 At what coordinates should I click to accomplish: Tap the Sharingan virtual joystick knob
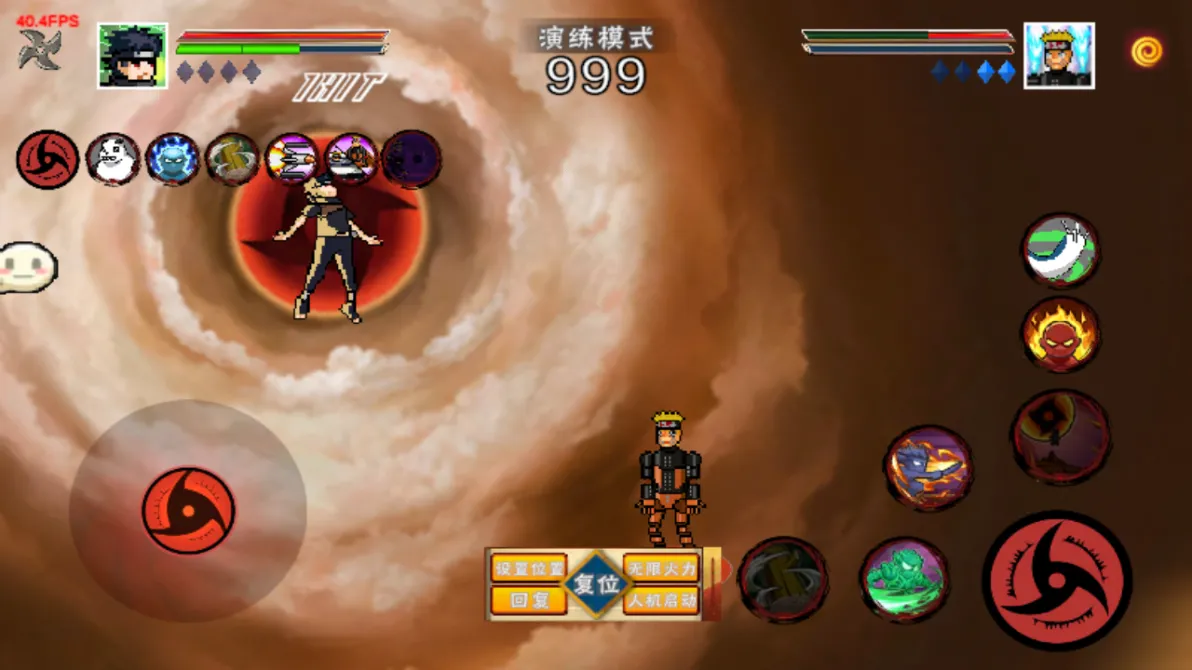[x=188, y=511]
